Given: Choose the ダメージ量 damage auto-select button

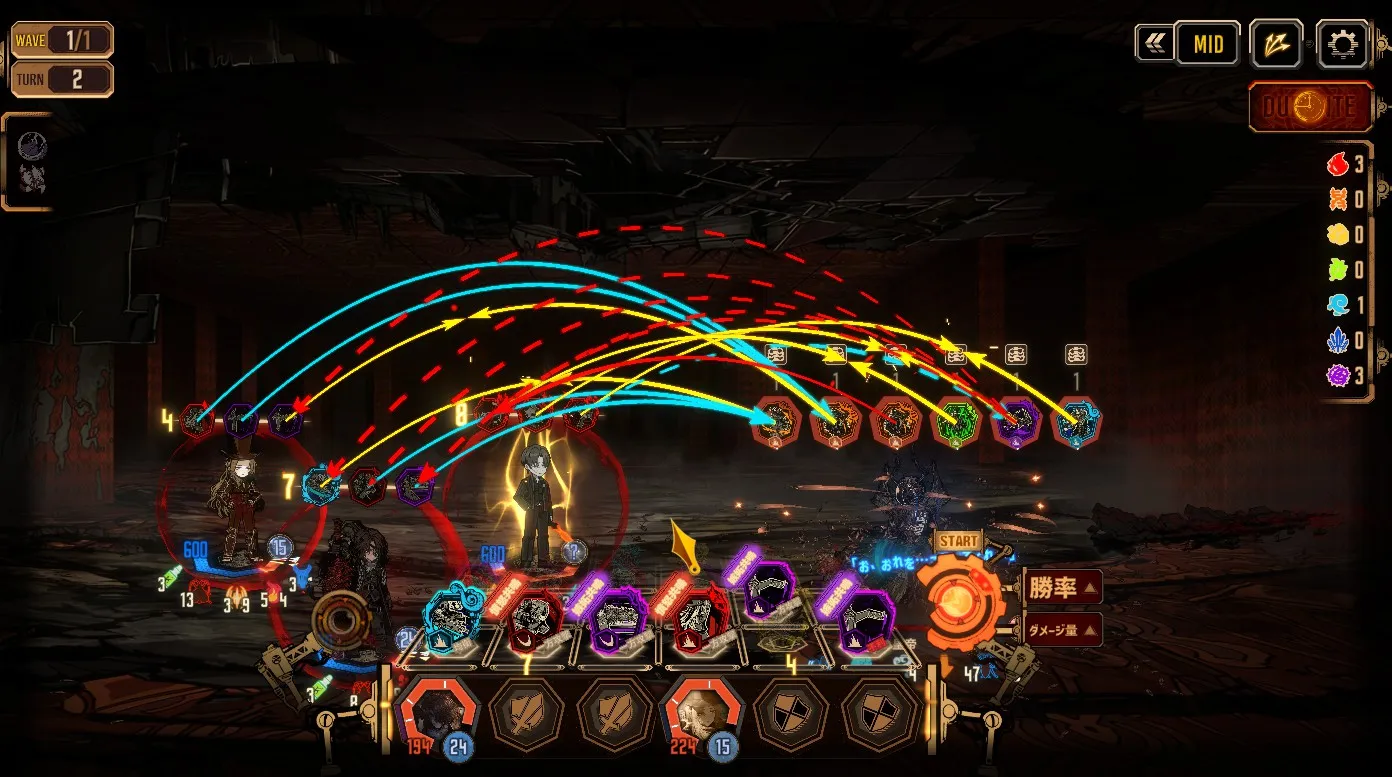Looking at the screenshot, I should (x=1063, y=629).
